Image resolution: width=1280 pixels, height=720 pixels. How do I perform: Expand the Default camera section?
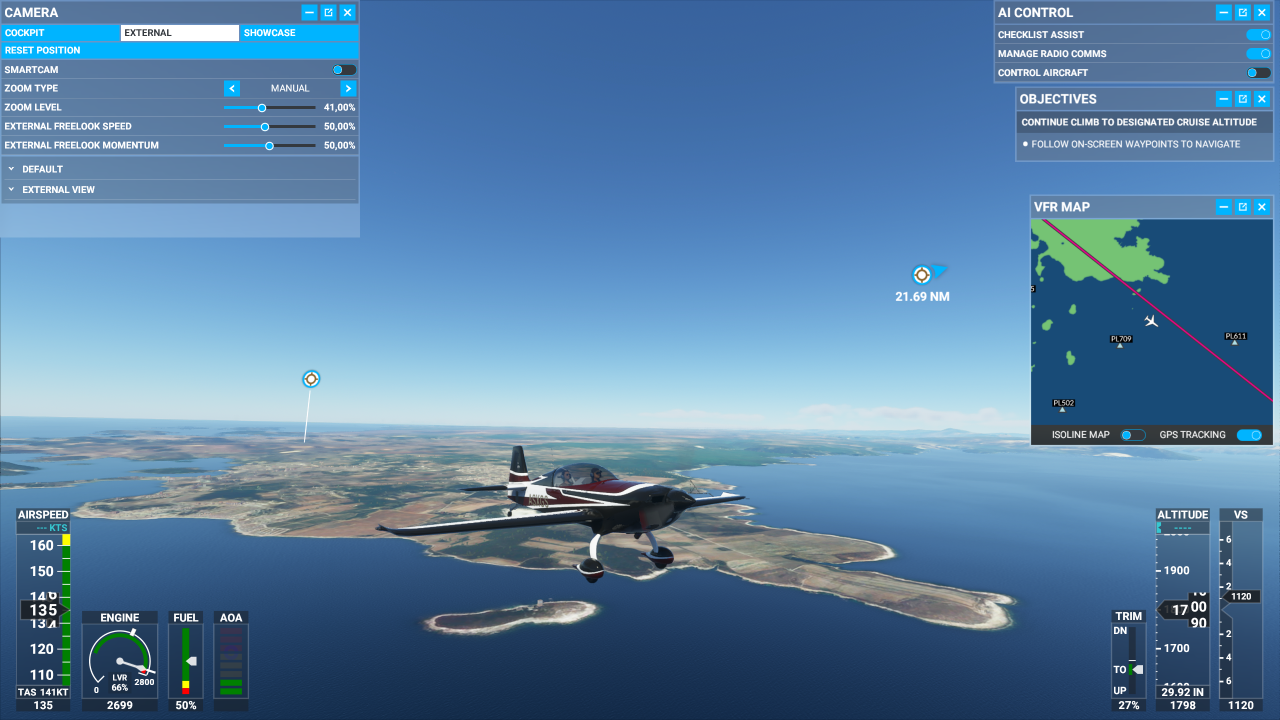pos(43,169)
